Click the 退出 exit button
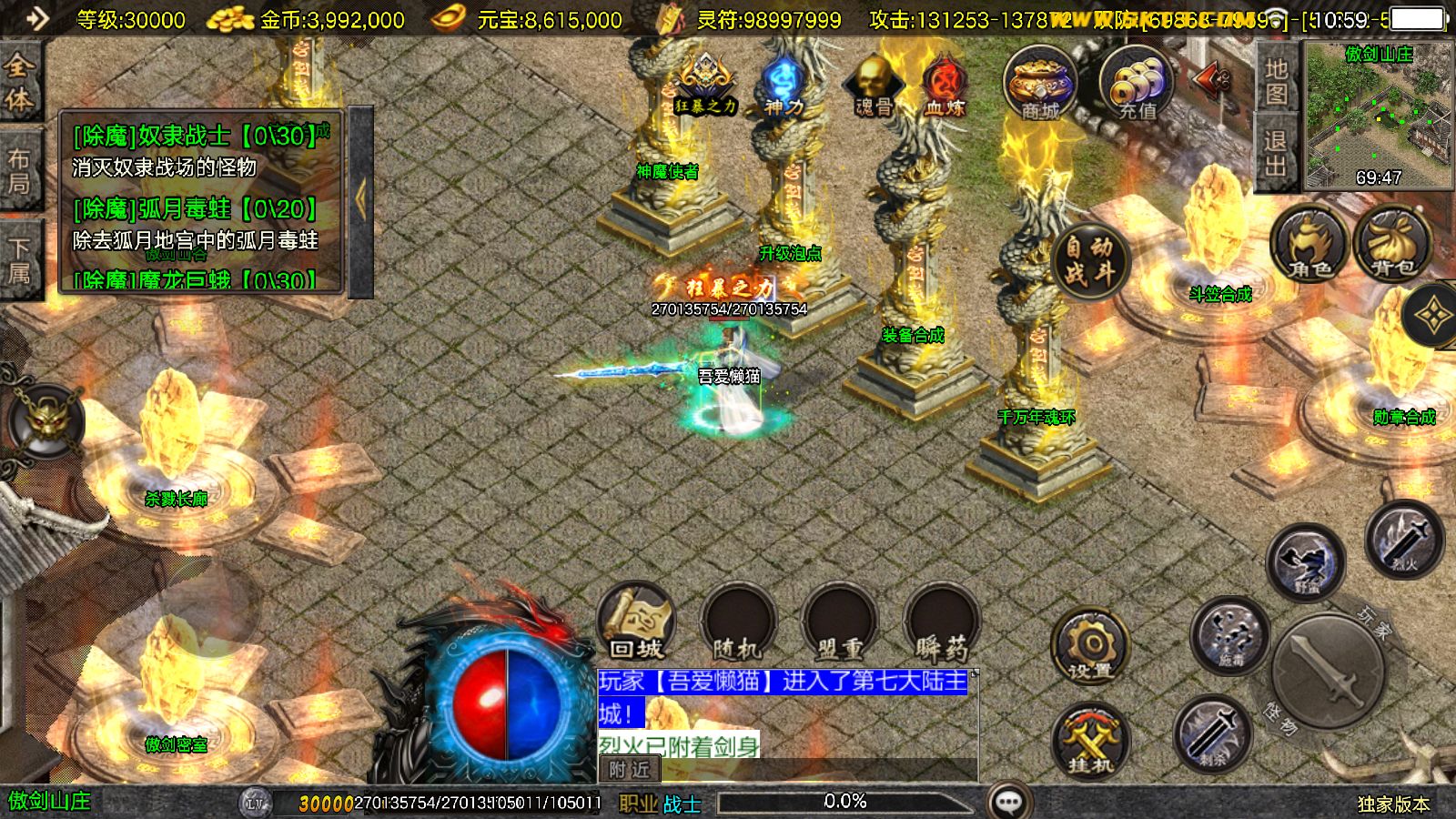1456x819 pixels. [1276, 153]
